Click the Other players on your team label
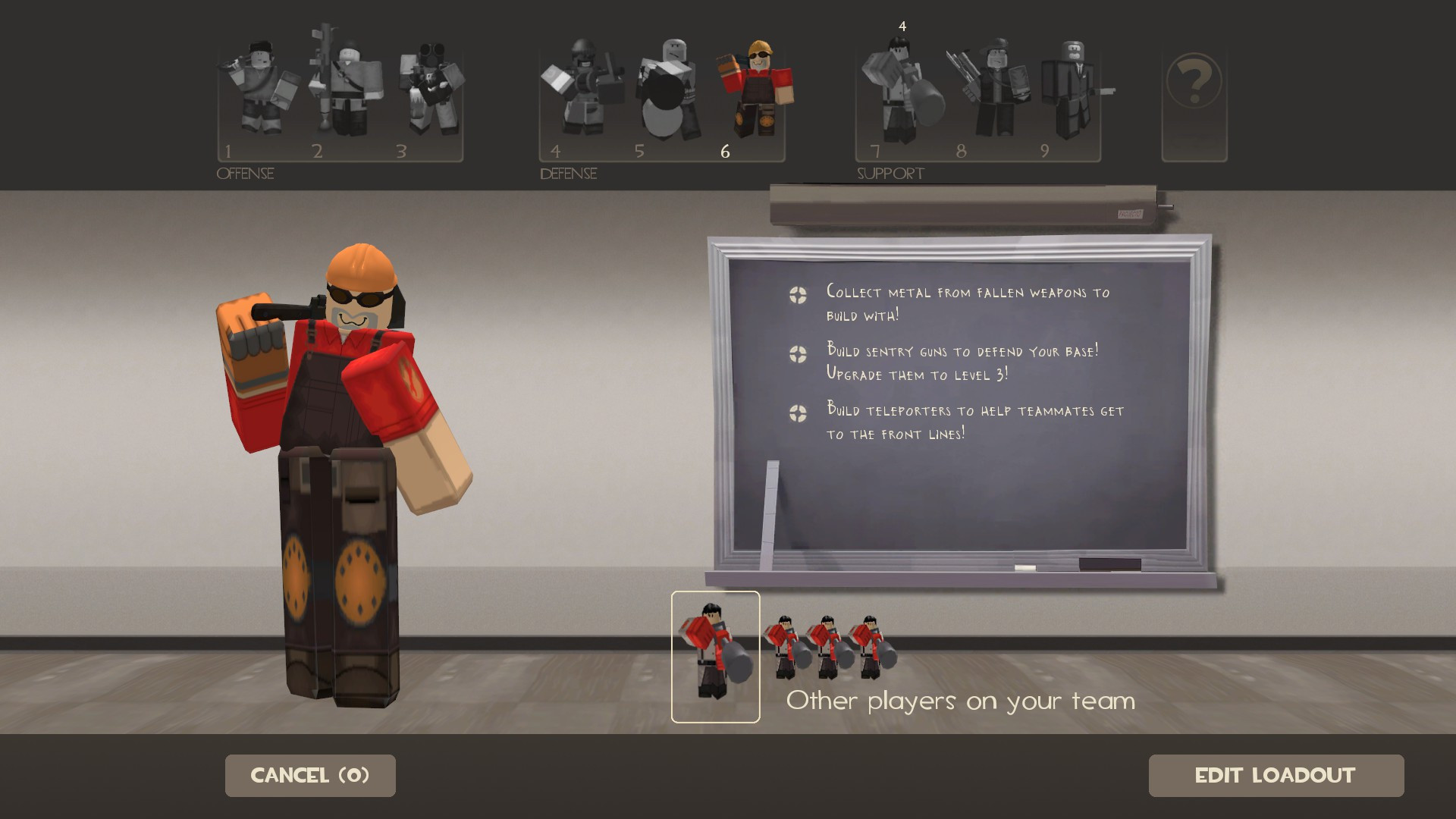Screen dimensions: 1456x819 (x=960, y=701)
